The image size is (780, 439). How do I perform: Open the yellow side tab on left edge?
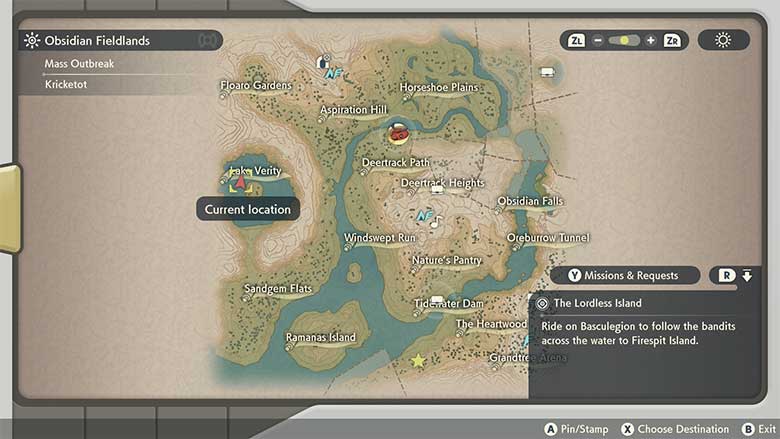8,208
